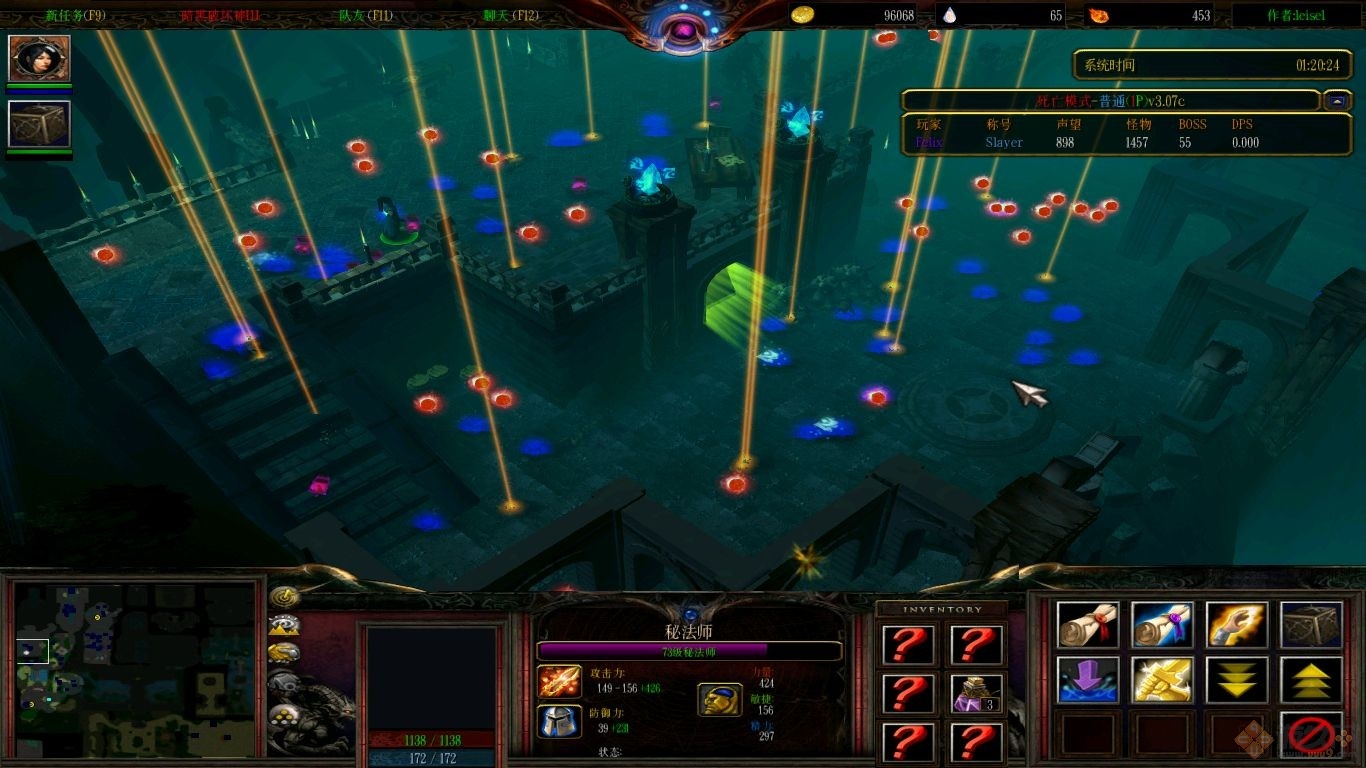
Task: Toggle the minimap ally color mode button
Action: [x=285, y=653]
